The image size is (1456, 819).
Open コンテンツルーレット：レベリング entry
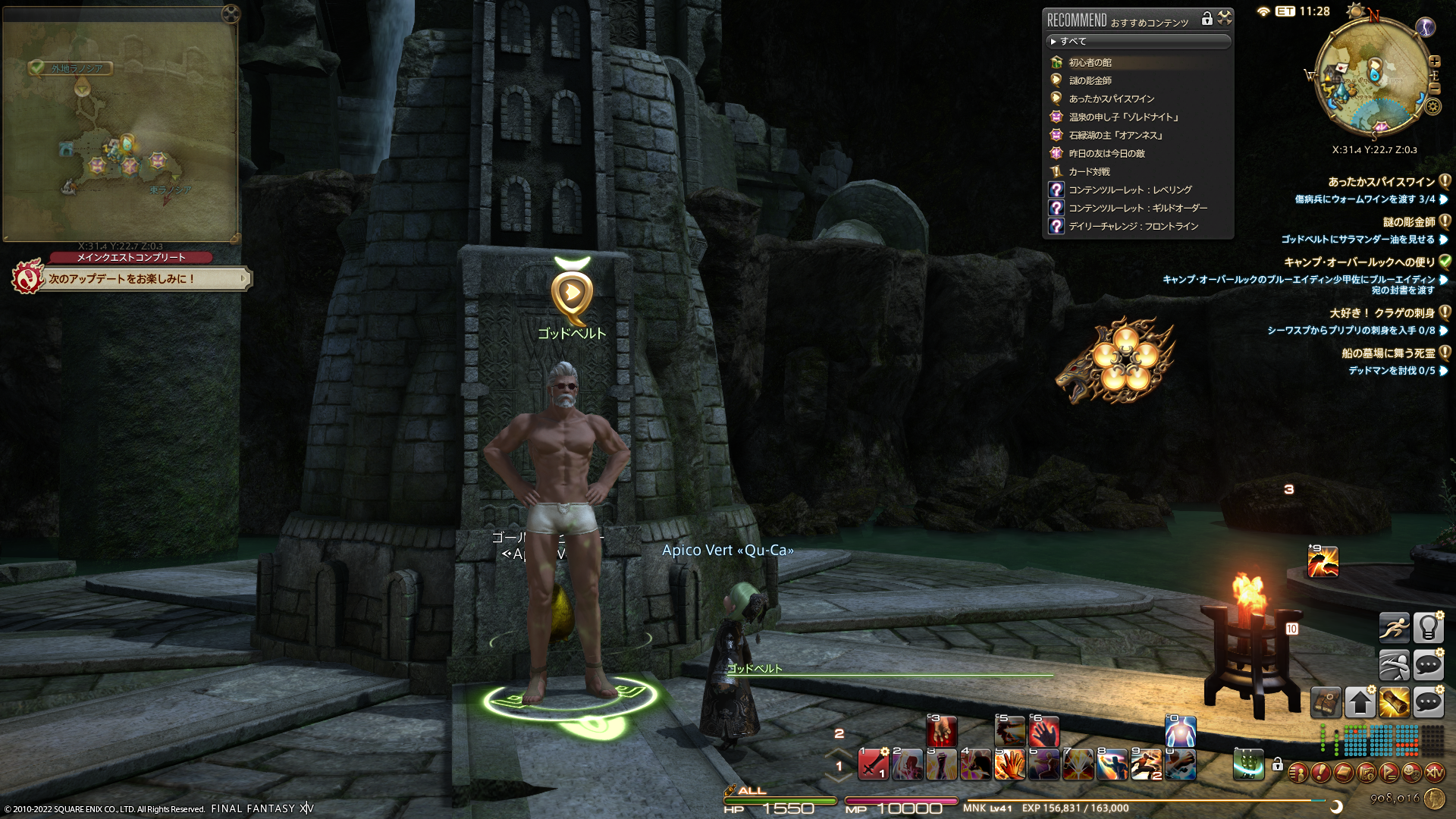coord(1130,190)
